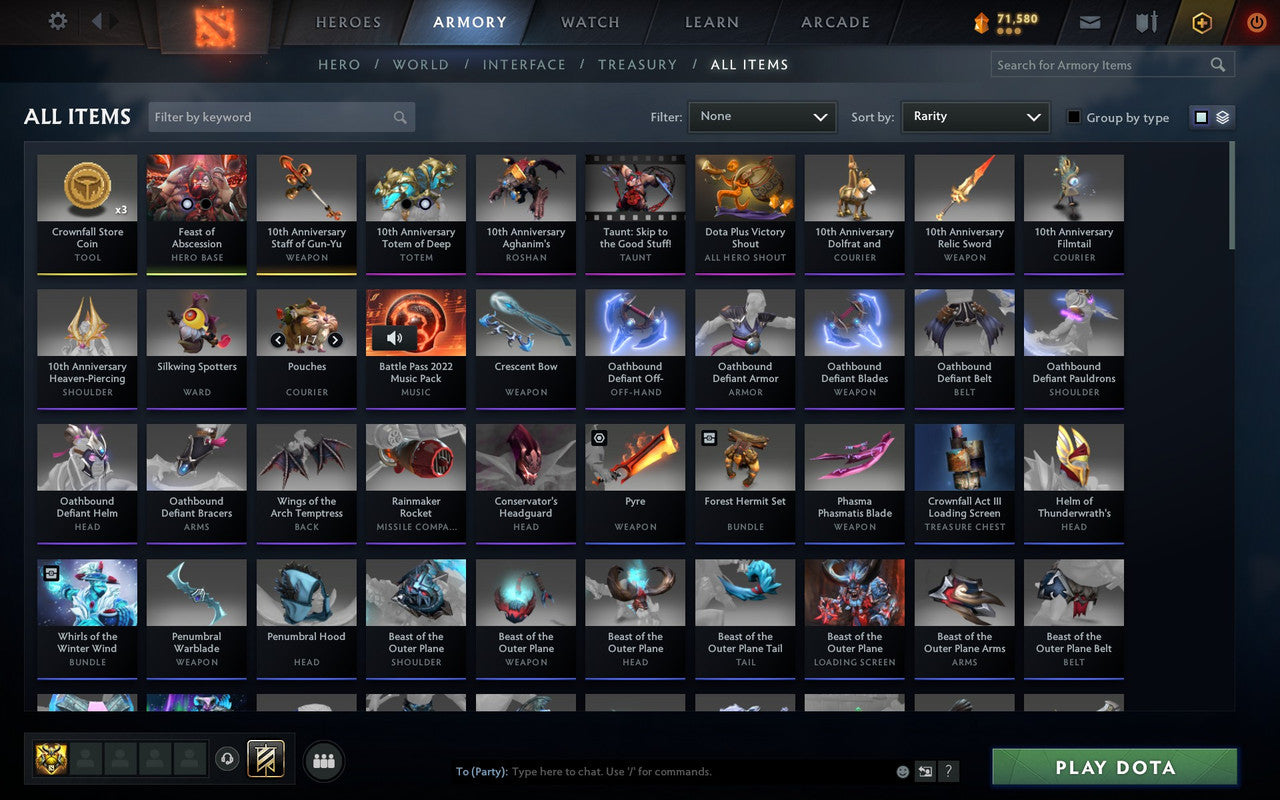The width and height of the screenshot is (1280, 800).
Task: Open the Filter dropdown
Action: click(x=762, y=117)
